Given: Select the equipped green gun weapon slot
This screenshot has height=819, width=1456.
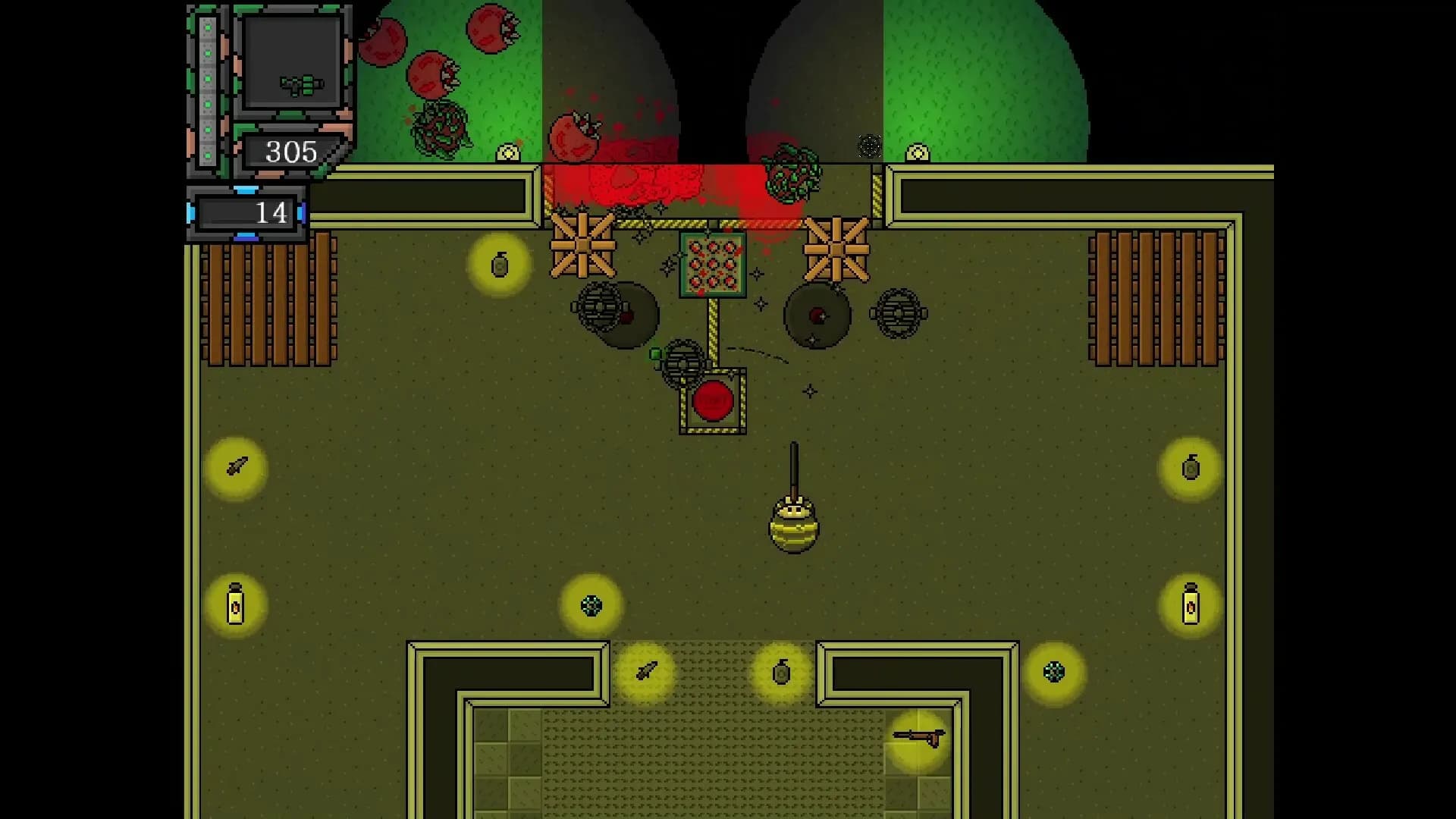Looking at the screenshot, I should pos(292,63).
